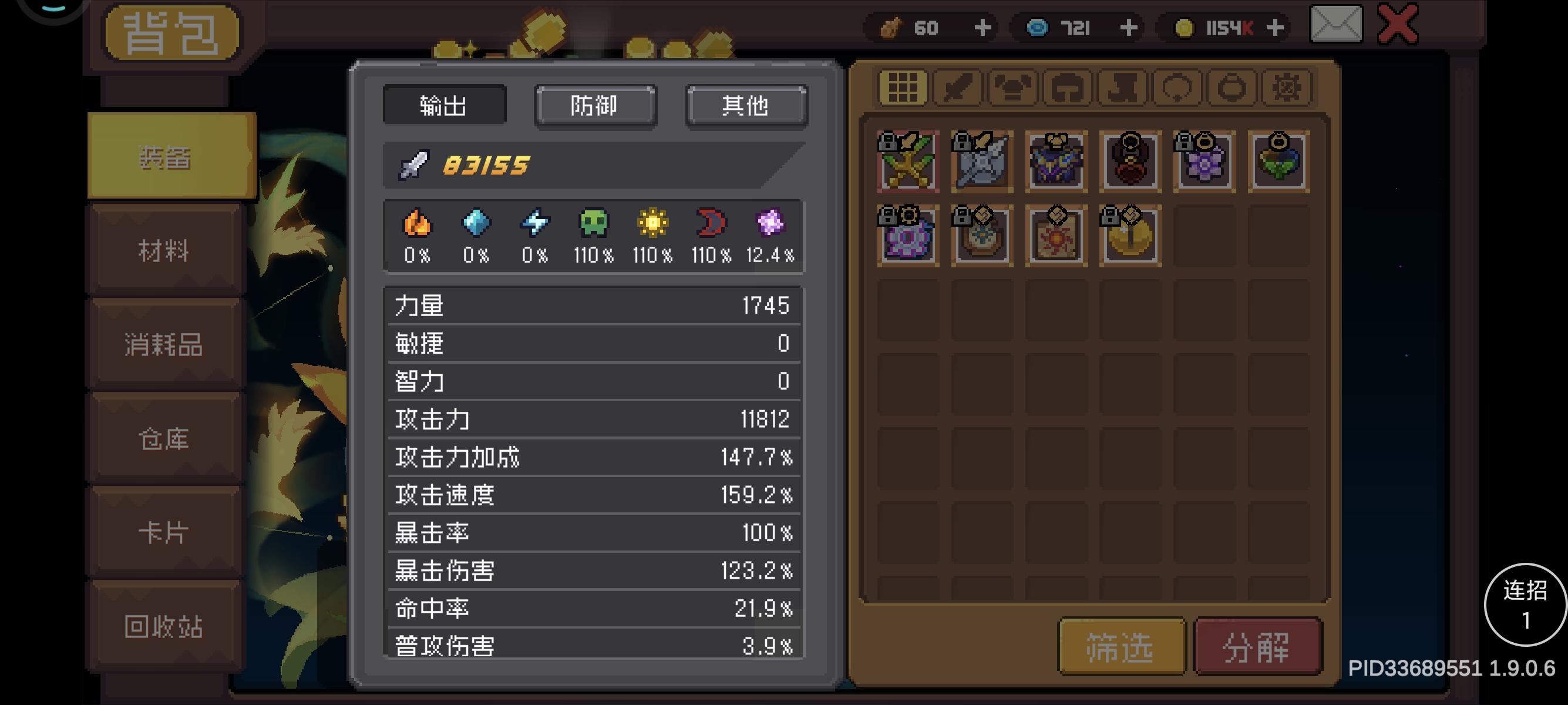This screenshot has height=705, width=1568.
Task: Open the 材料 materials menu
Action: tap(166, 251)
